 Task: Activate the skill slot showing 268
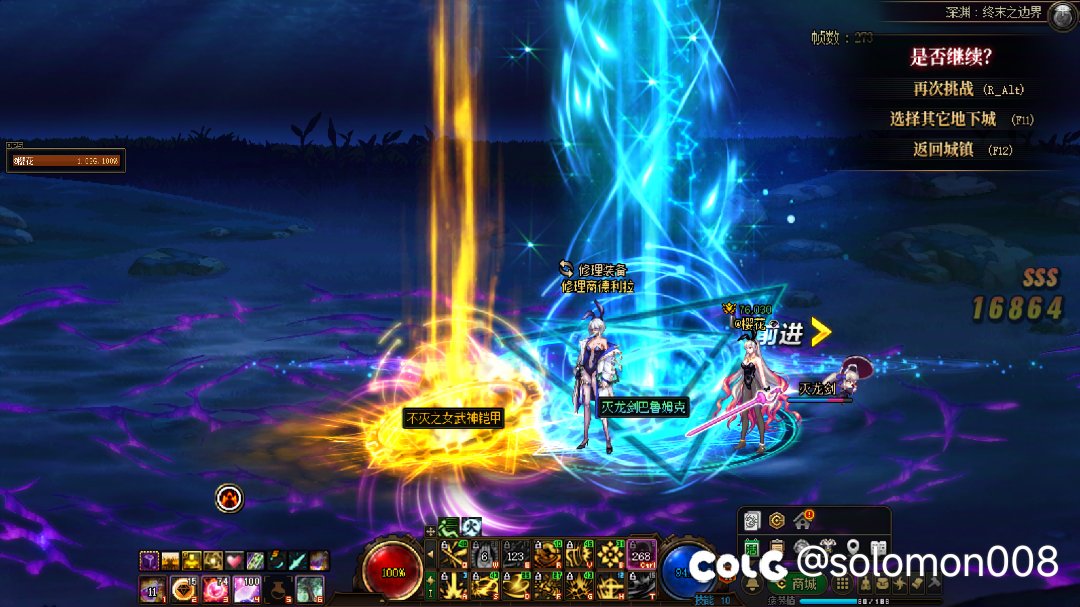(x=641, y=555)
